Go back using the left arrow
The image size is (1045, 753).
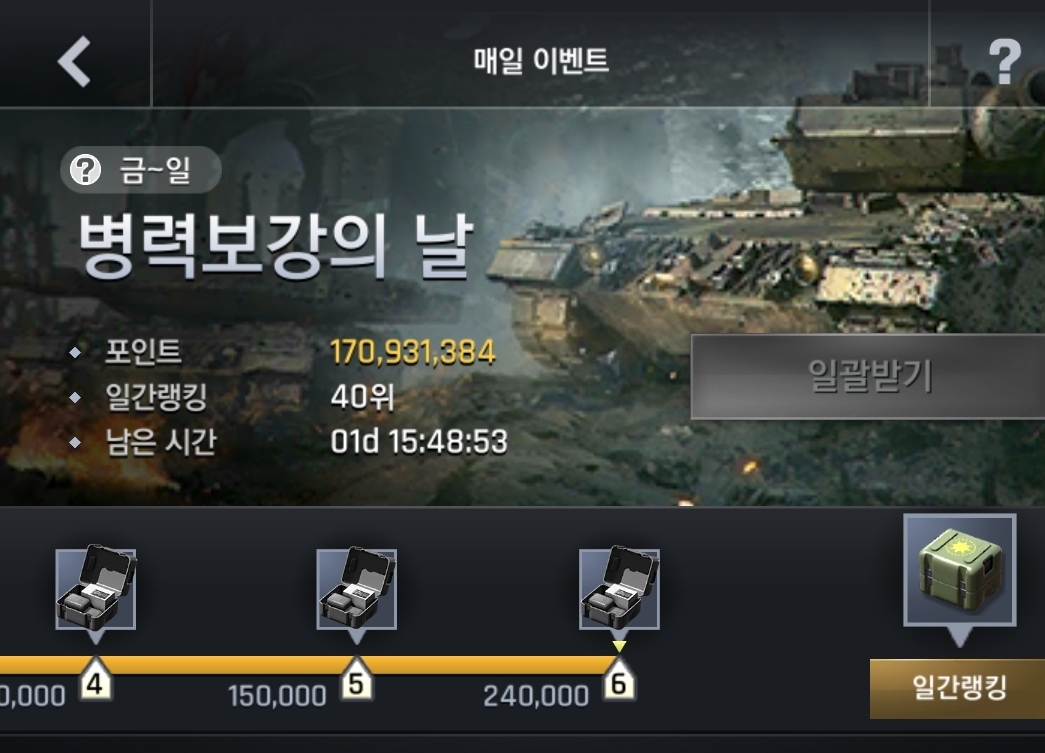tap(74, 60)
